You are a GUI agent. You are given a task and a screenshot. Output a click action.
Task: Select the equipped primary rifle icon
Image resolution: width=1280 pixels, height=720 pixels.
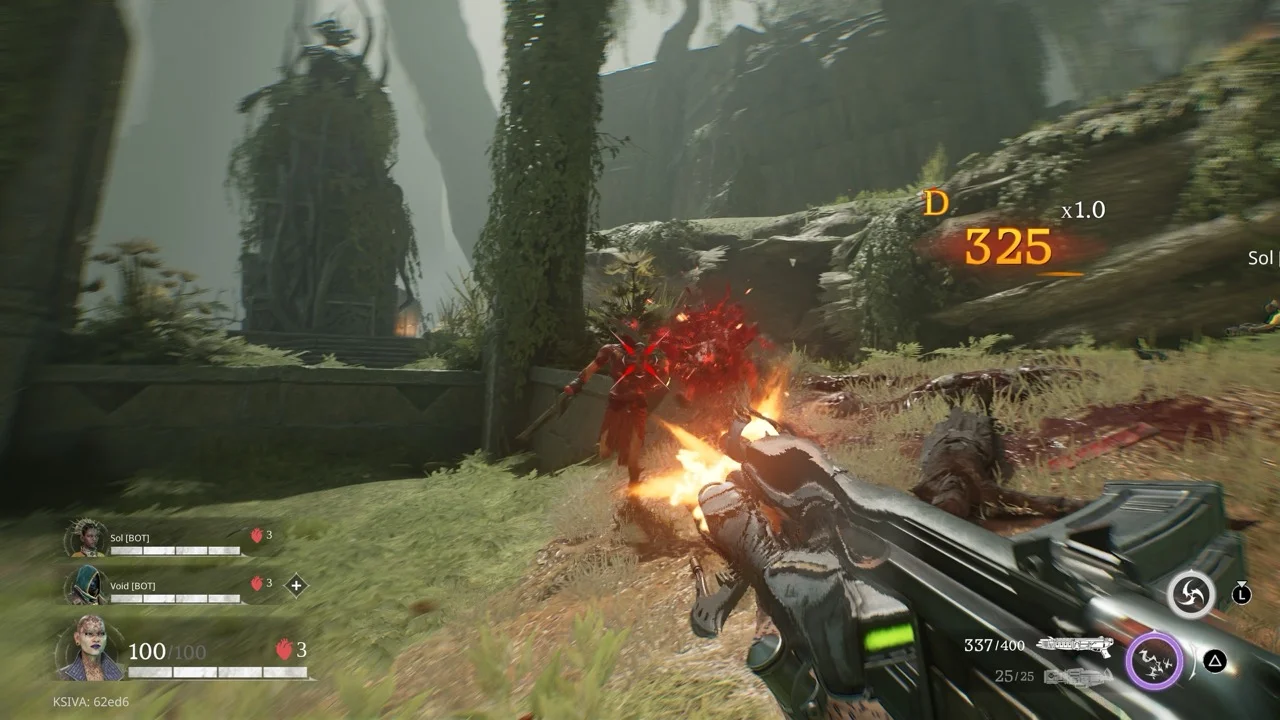pos(1076,646)
